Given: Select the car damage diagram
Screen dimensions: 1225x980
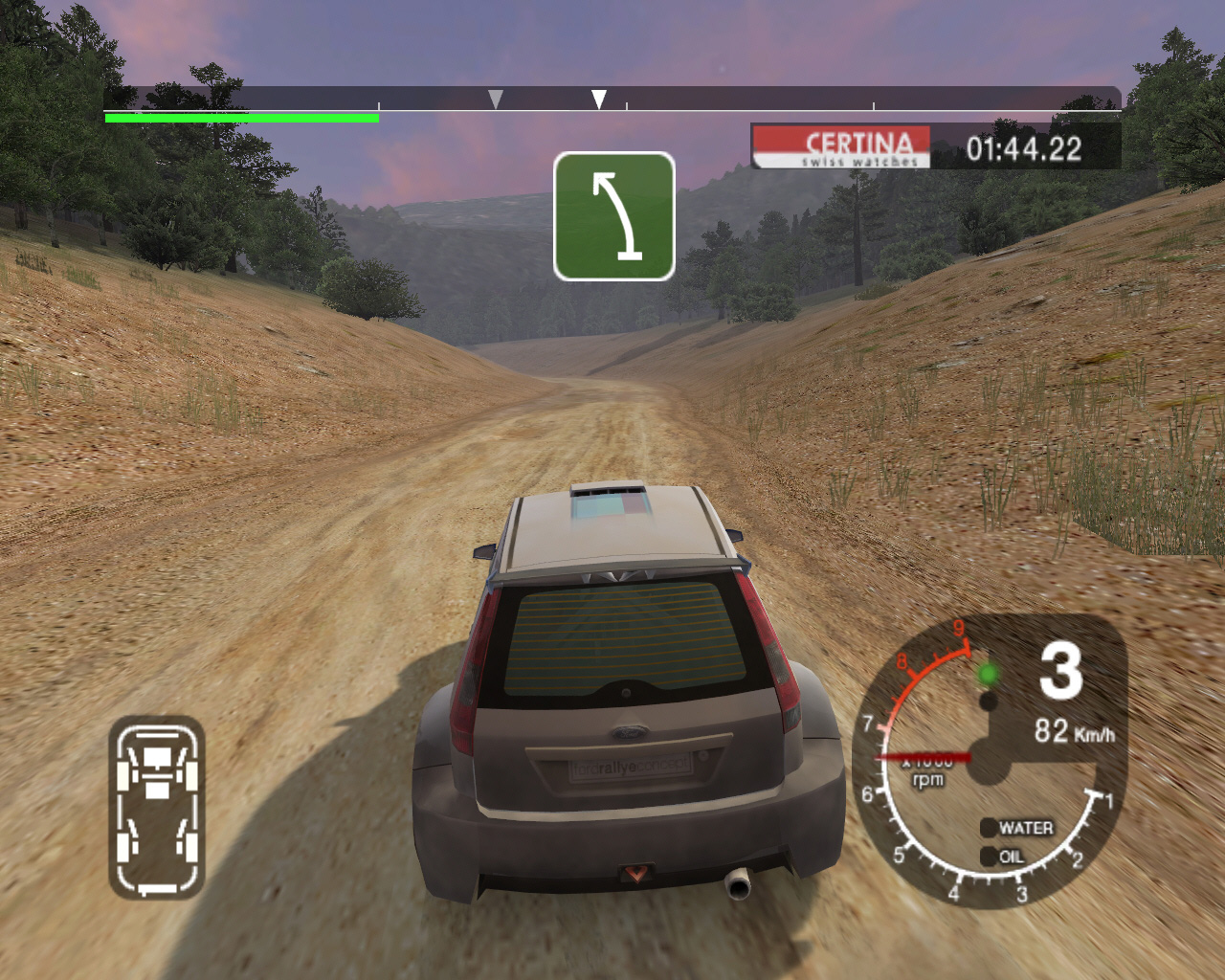Looking at the screenshot, I should tap(157, 808).
